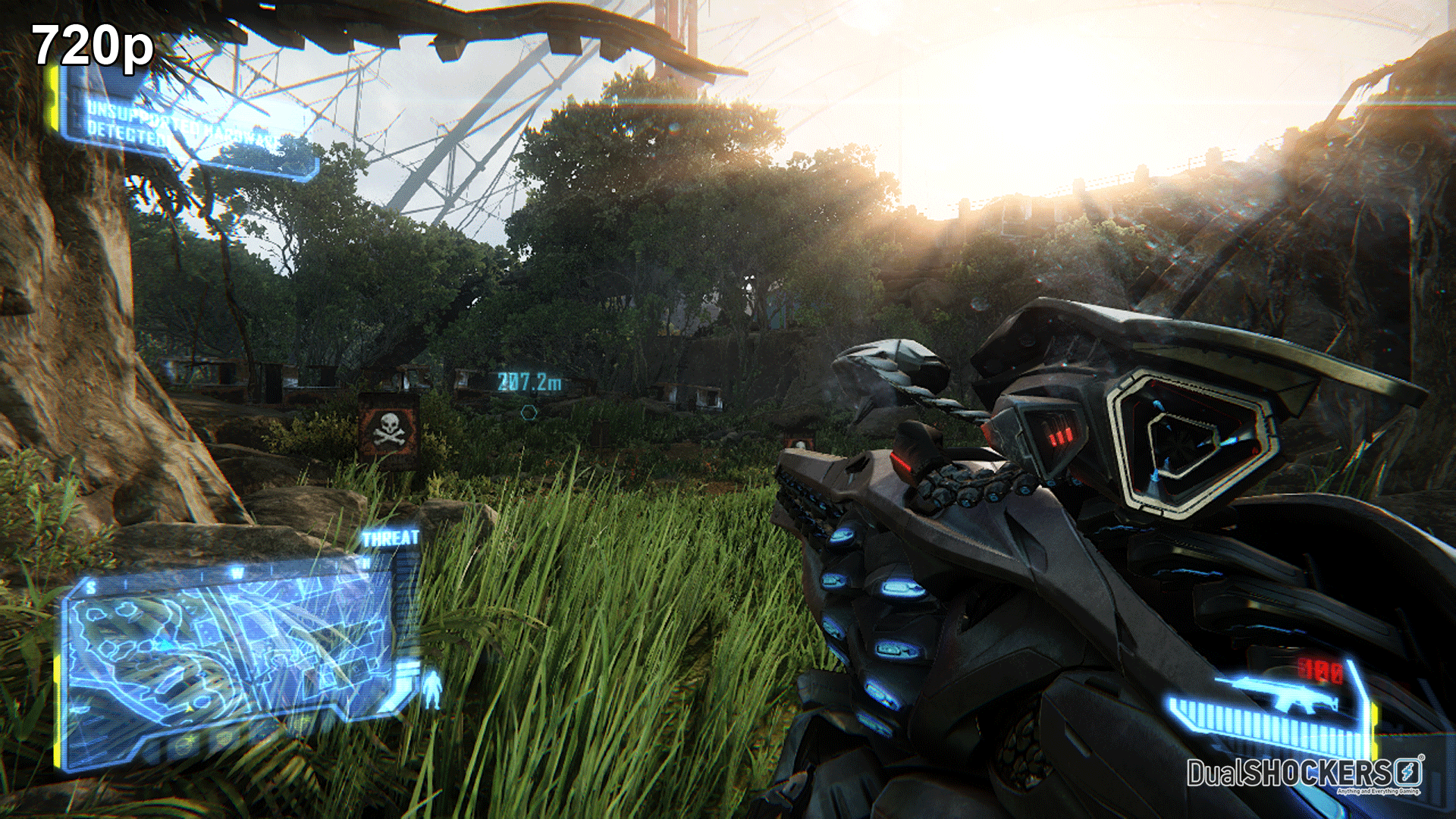Screen dimensions: 1456x819
Task: Click the soldier stance figure icon
Action: pyautogui.click(x=432, y=688)
